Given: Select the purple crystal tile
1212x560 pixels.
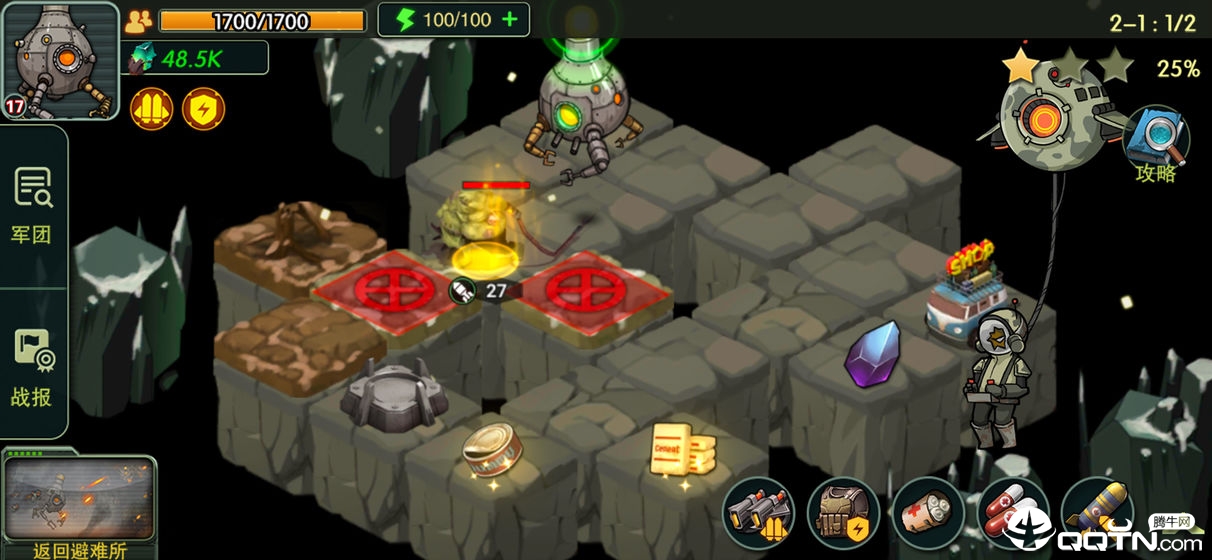Looking at the screenshot, I should pos(872,355).
